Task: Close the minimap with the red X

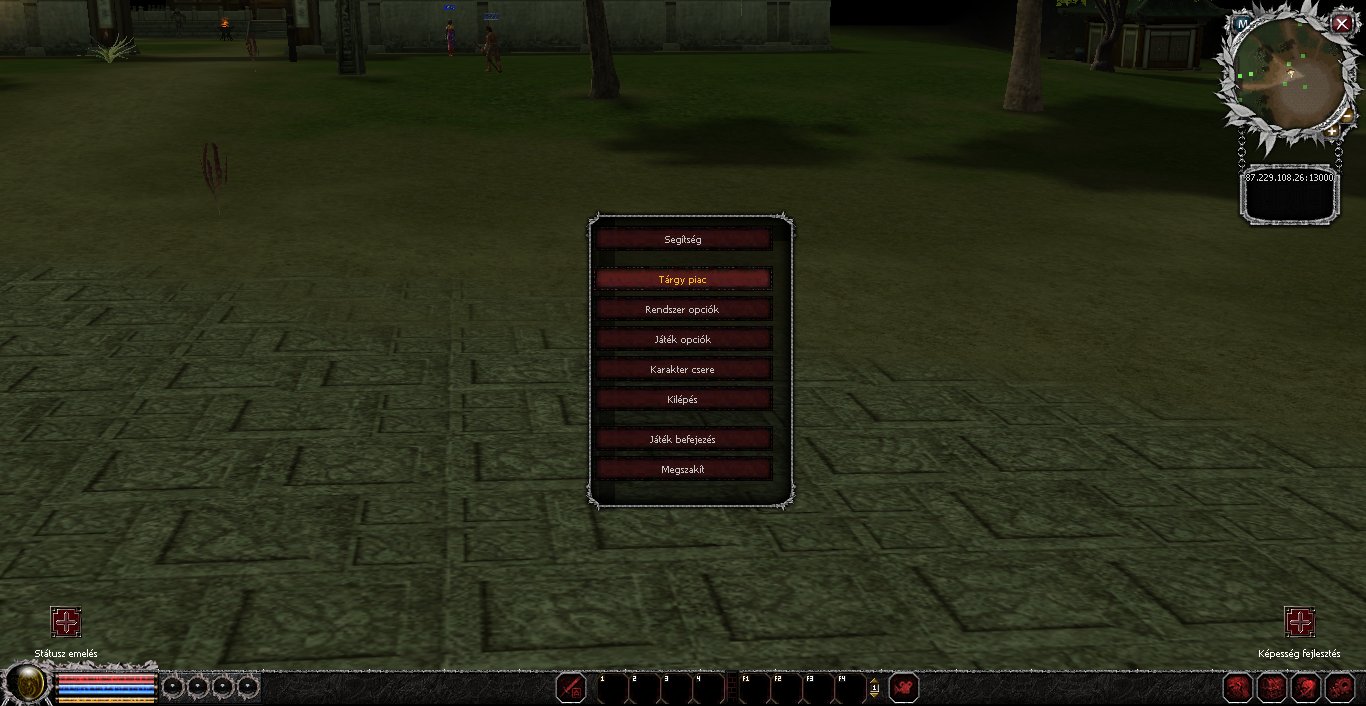Action: point(1342,24)
